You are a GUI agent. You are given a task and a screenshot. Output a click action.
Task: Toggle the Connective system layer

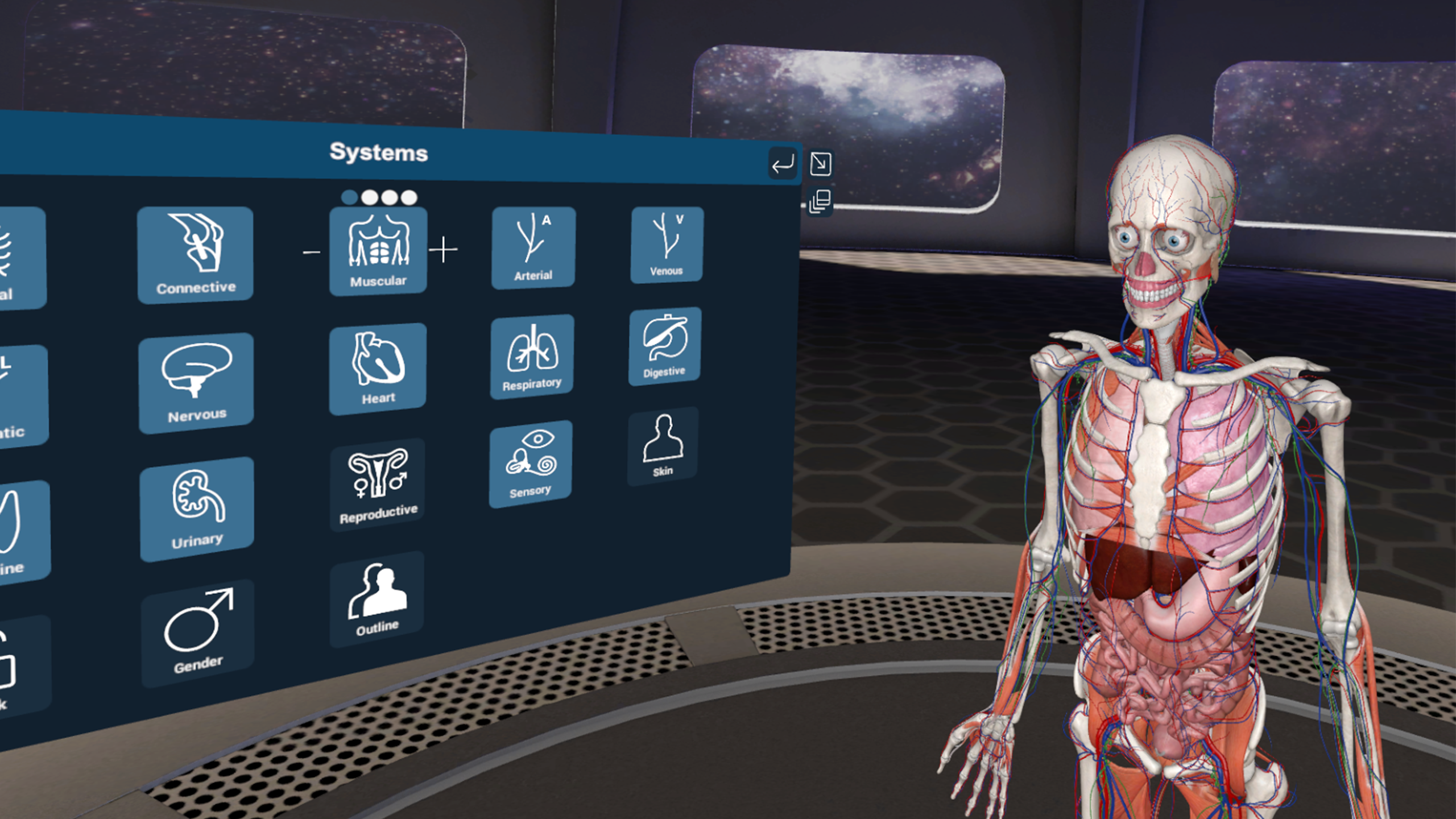click(x=195, y=254)
